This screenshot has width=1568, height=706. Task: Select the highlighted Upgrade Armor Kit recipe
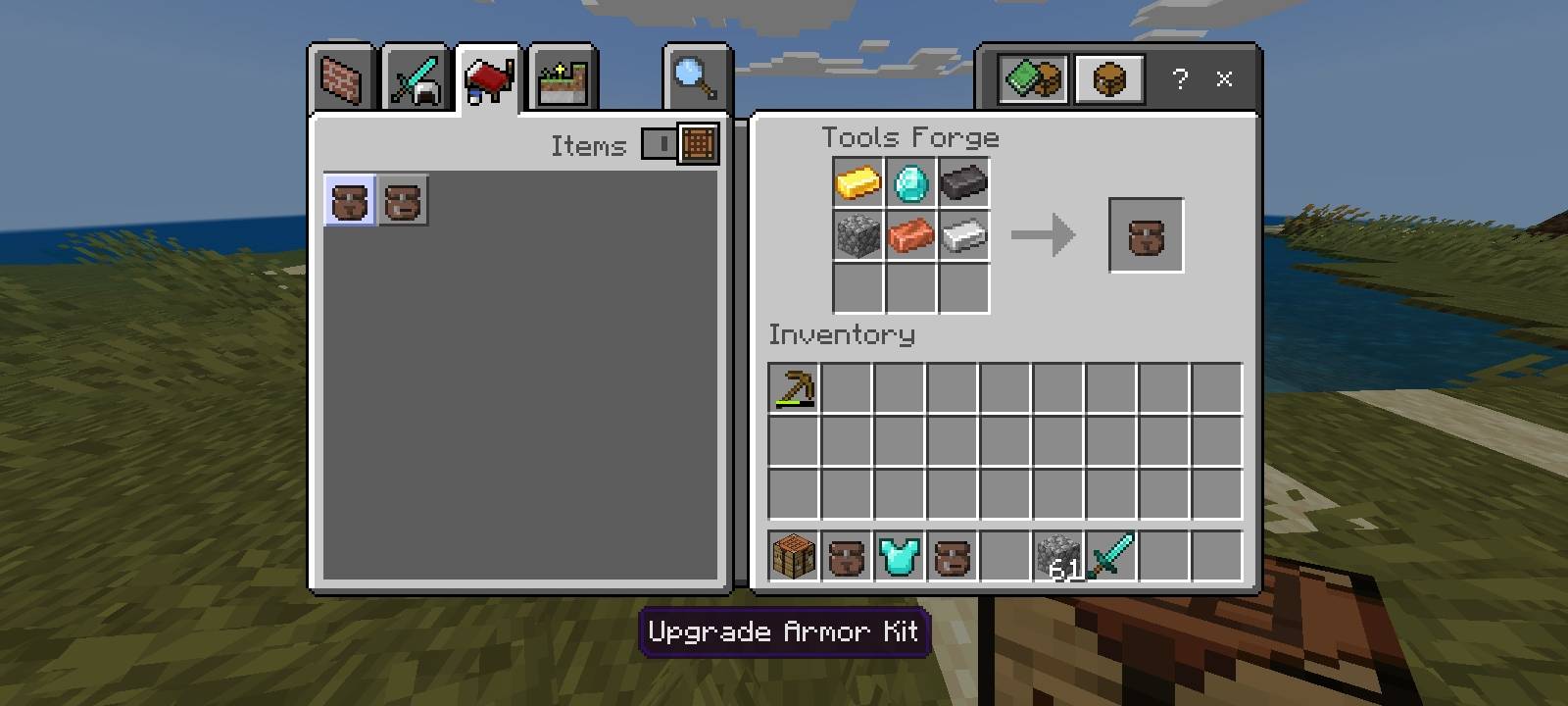click(350, 201)
